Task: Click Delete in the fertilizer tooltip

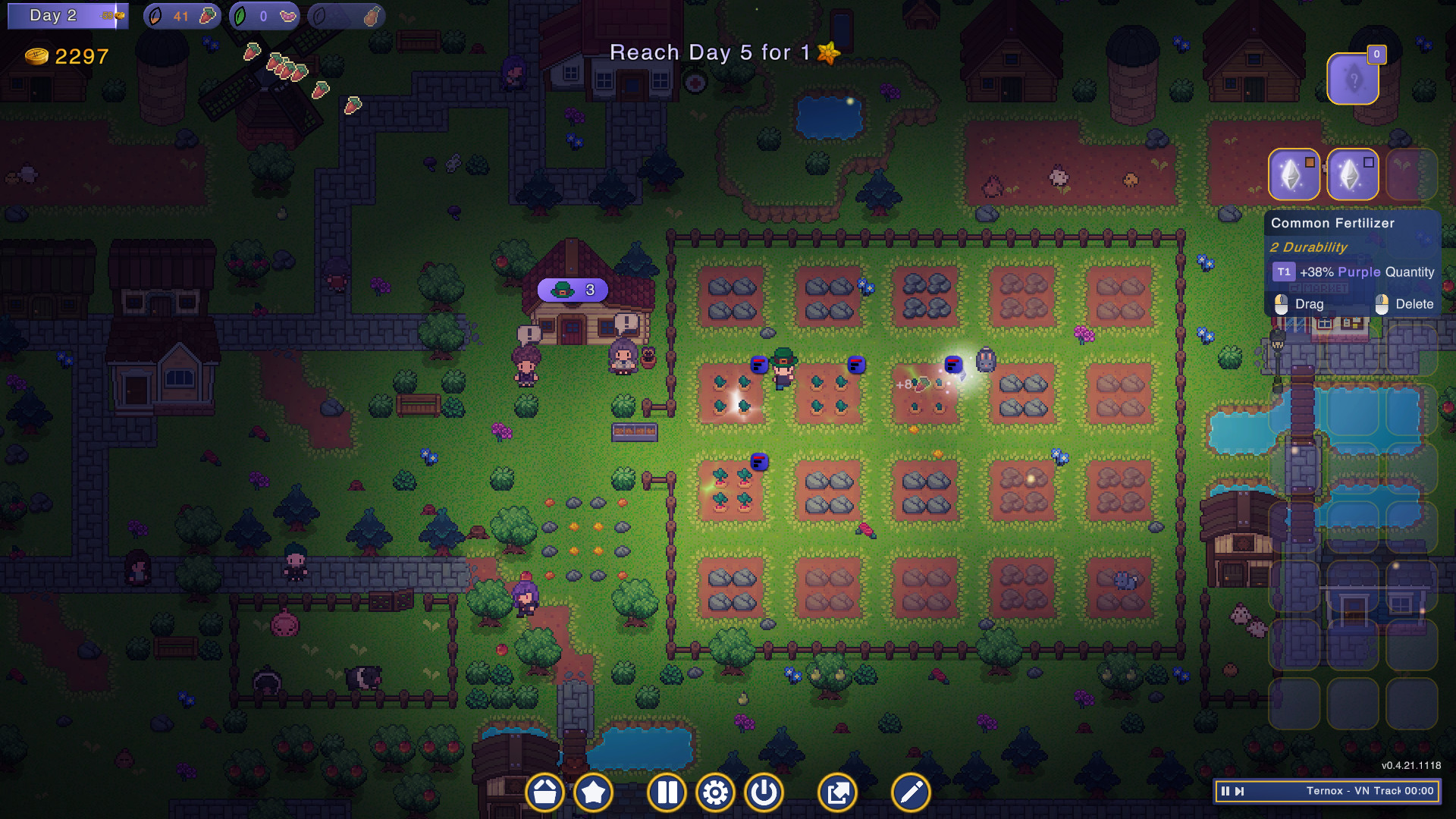Action: [x=1415, y=304]
